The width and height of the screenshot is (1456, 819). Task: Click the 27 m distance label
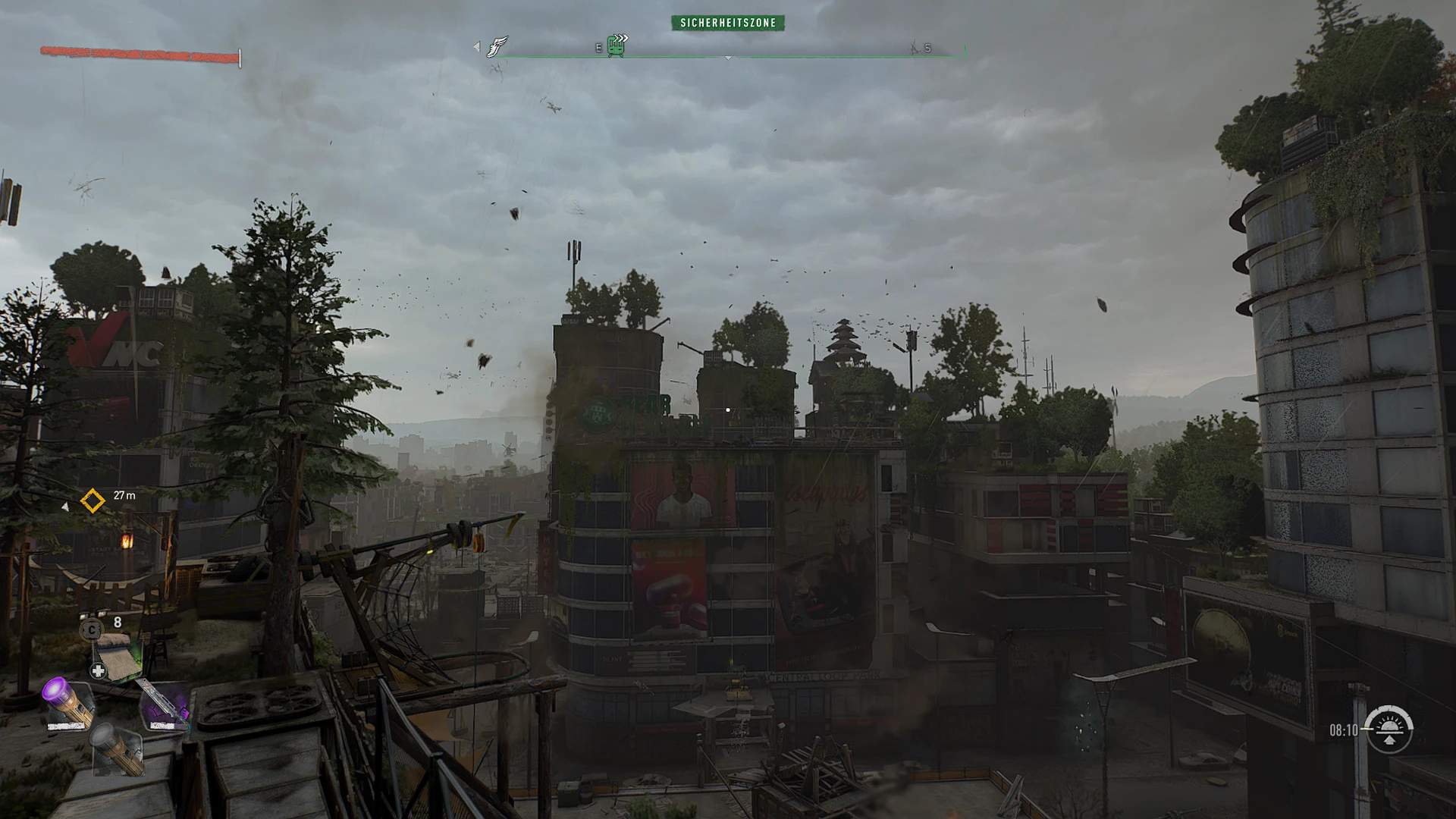(x=124, y=497)
